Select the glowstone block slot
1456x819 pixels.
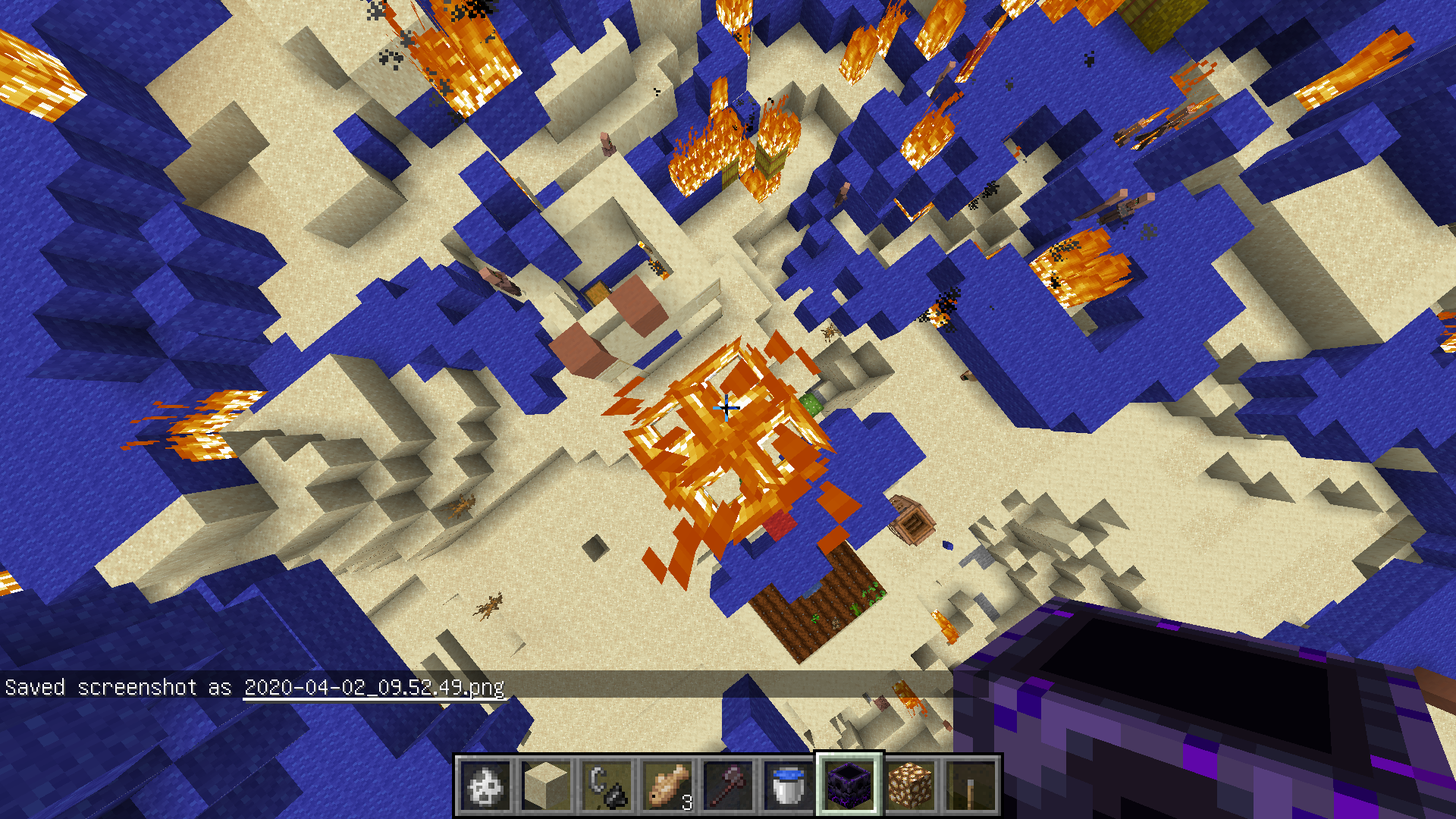pos(910,786)
